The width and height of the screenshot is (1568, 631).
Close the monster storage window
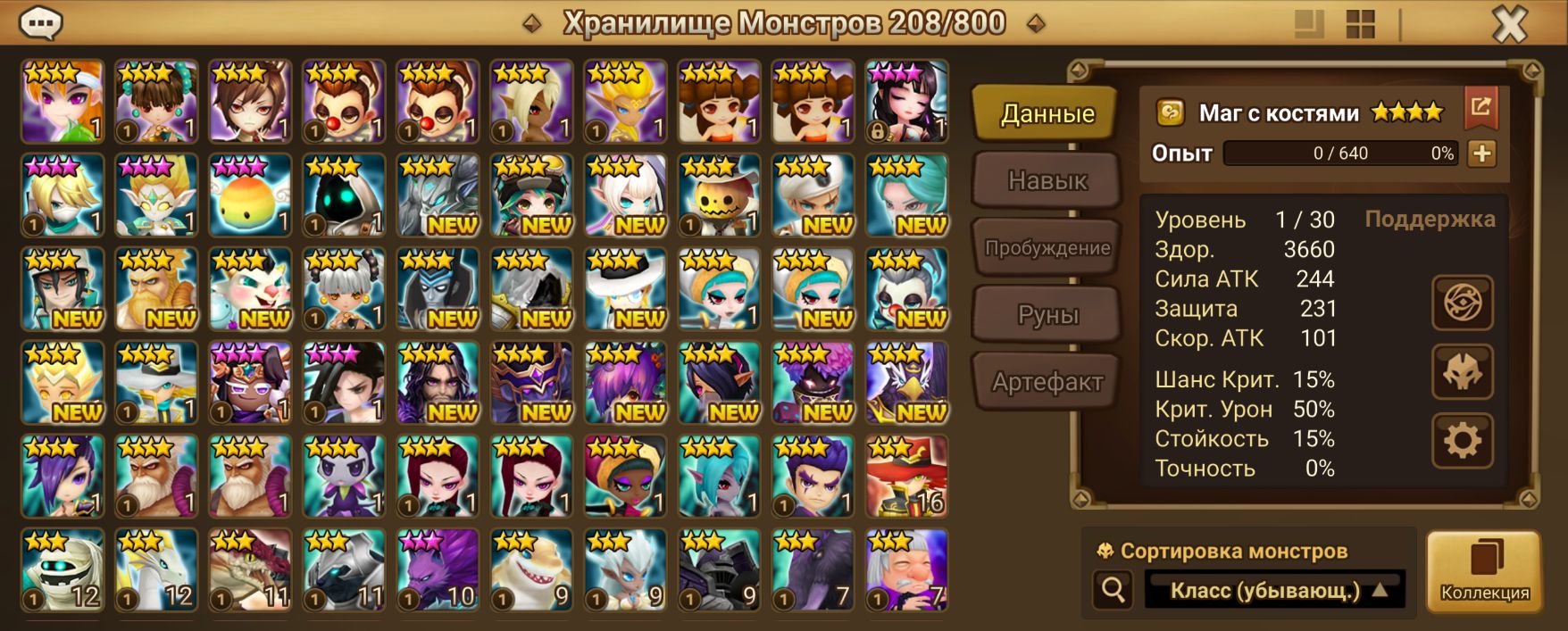coord(1510,24)
